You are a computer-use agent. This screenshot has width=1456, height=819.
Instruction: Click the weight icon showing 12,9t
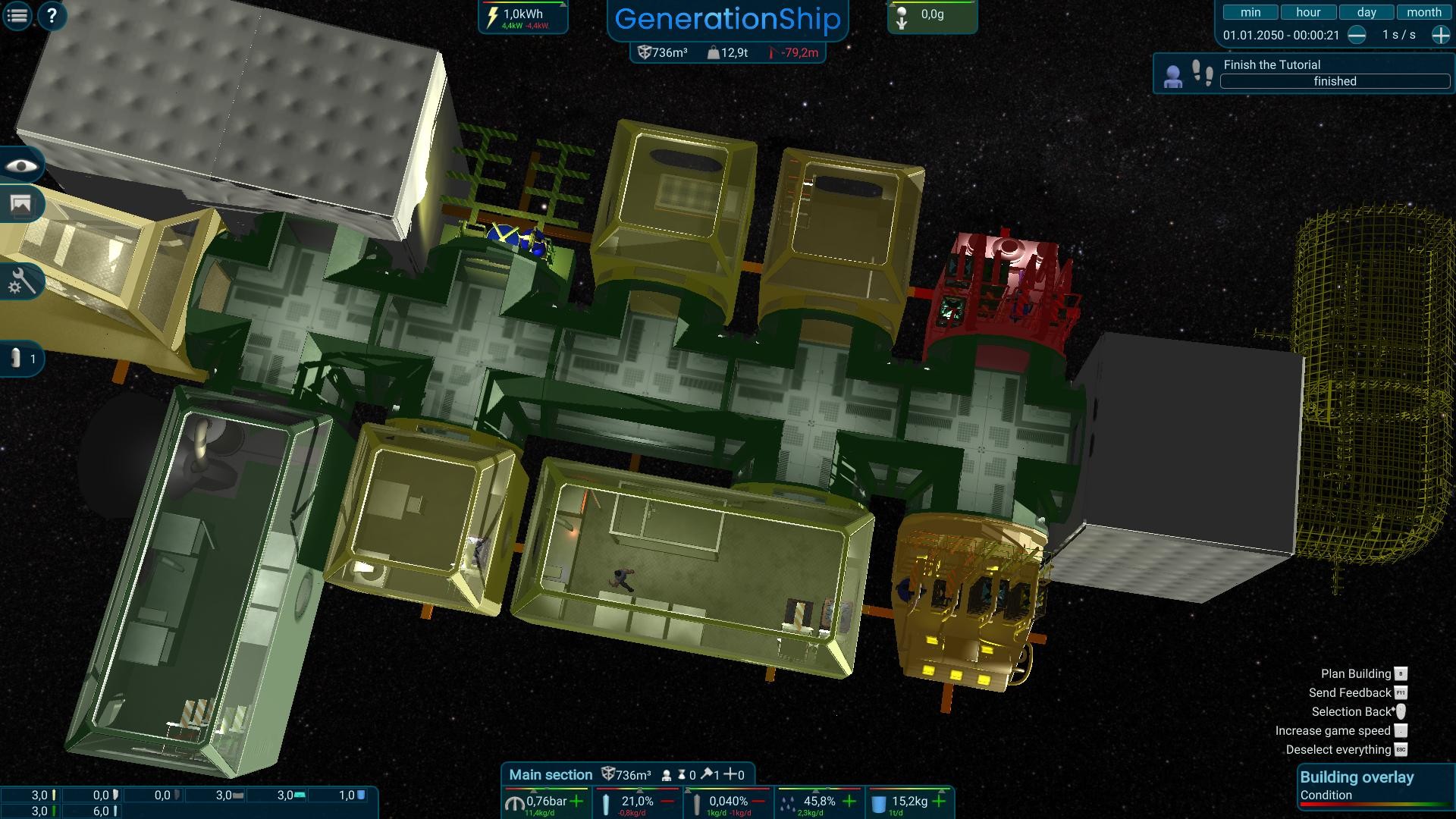714,54
